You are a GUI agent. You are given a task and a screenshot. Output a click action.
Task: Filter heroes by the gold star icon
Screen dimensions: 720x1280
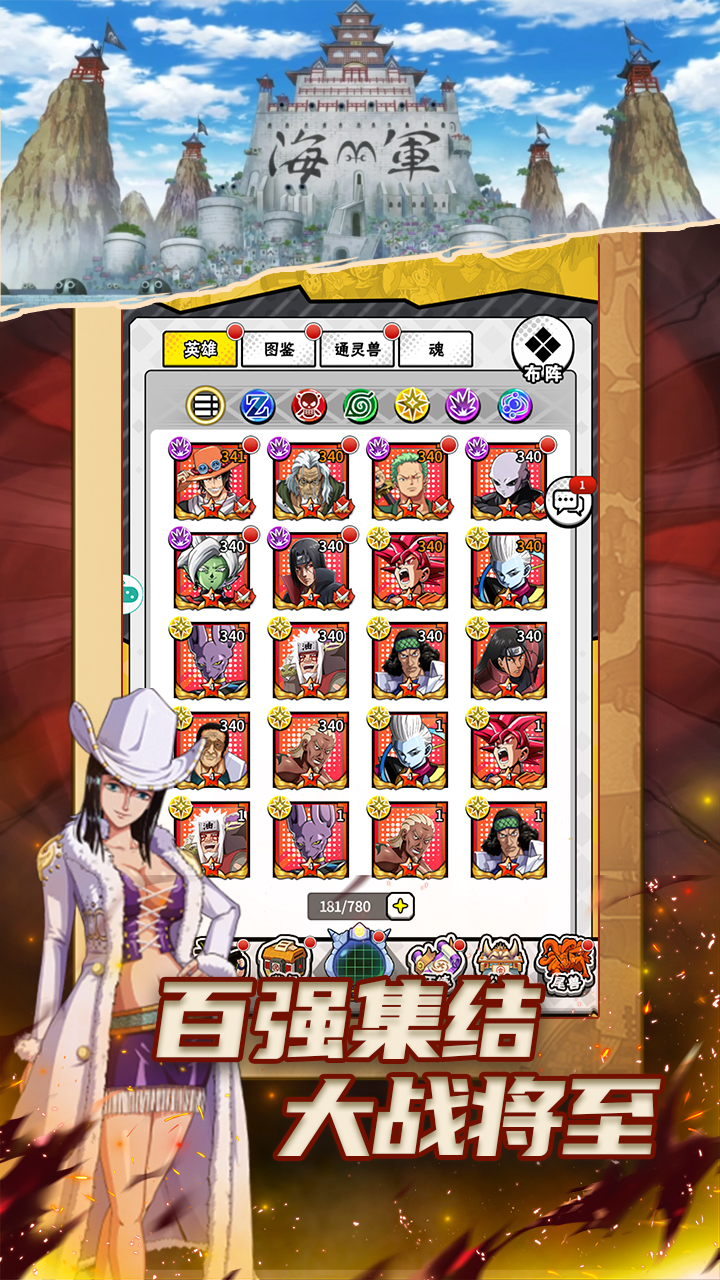click(412, 405)
